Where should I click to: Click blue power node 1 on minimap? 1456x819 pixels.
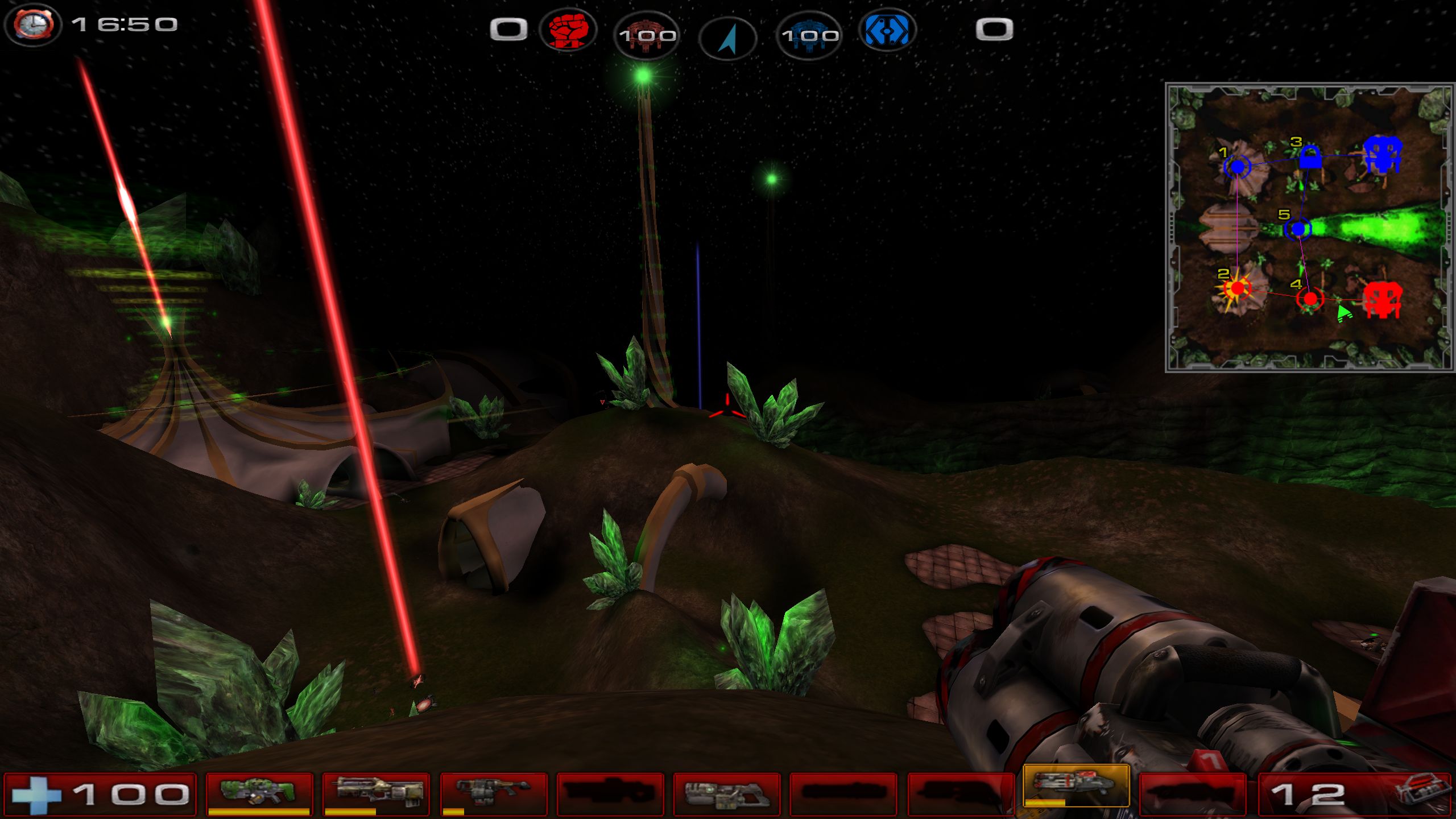(1237, 167)
